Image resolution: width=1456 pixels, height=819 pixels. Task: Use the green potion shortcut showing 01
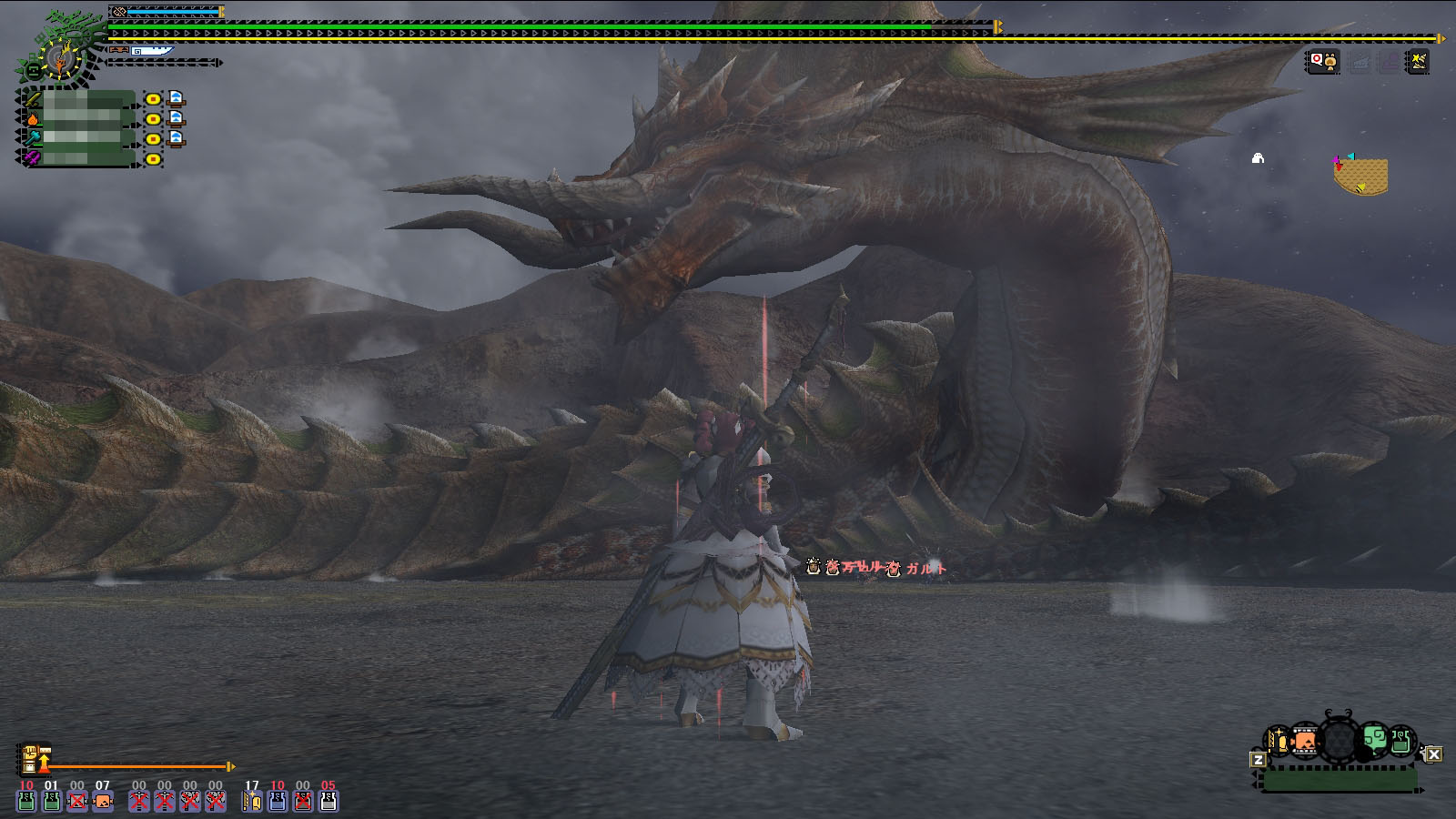coord(52,801)
